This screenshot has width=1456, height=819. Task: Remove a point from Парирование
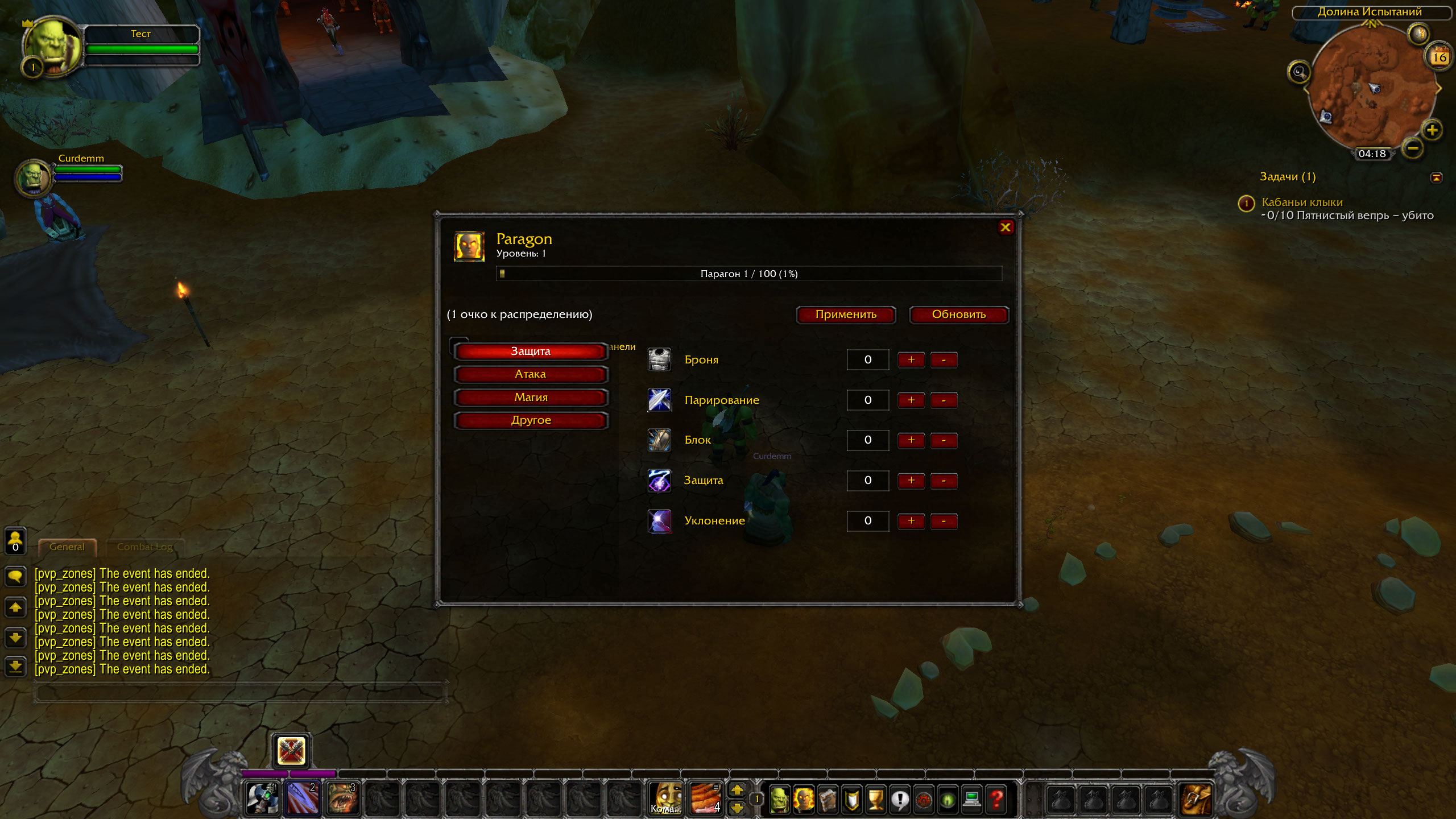(x=944, y=400)
